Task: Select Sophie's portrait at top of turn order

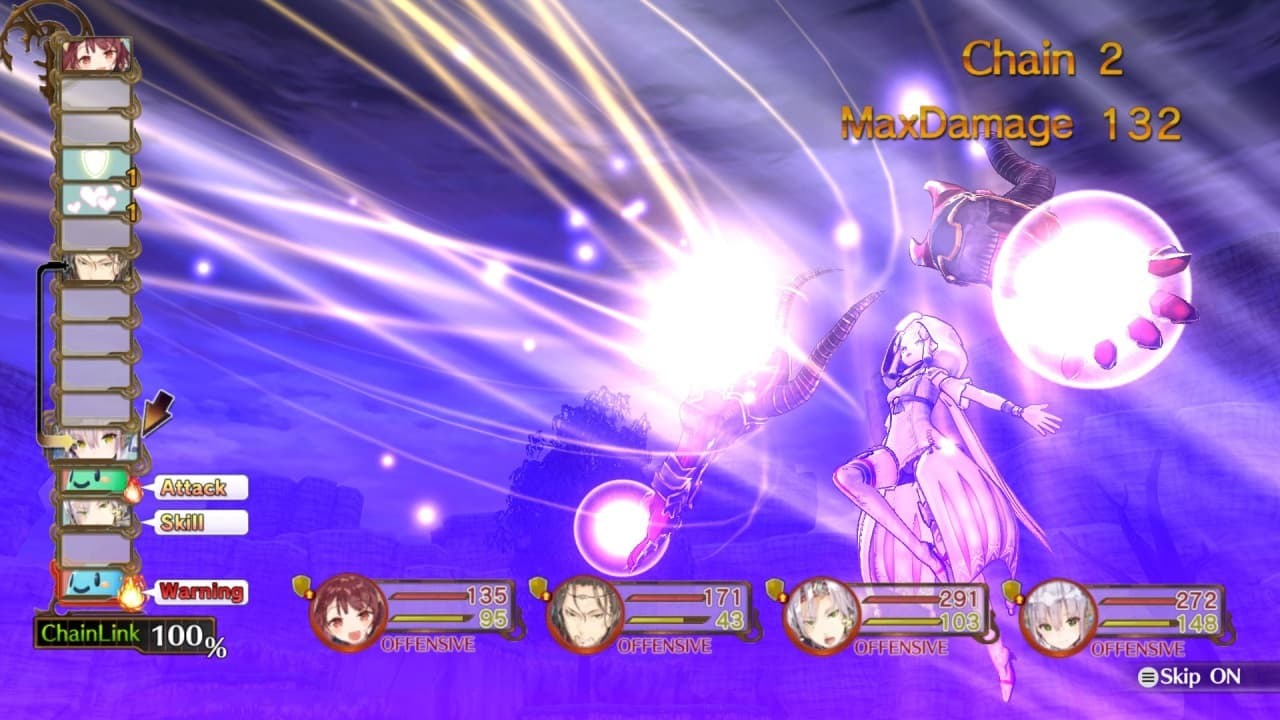Action: click(95, 55)
